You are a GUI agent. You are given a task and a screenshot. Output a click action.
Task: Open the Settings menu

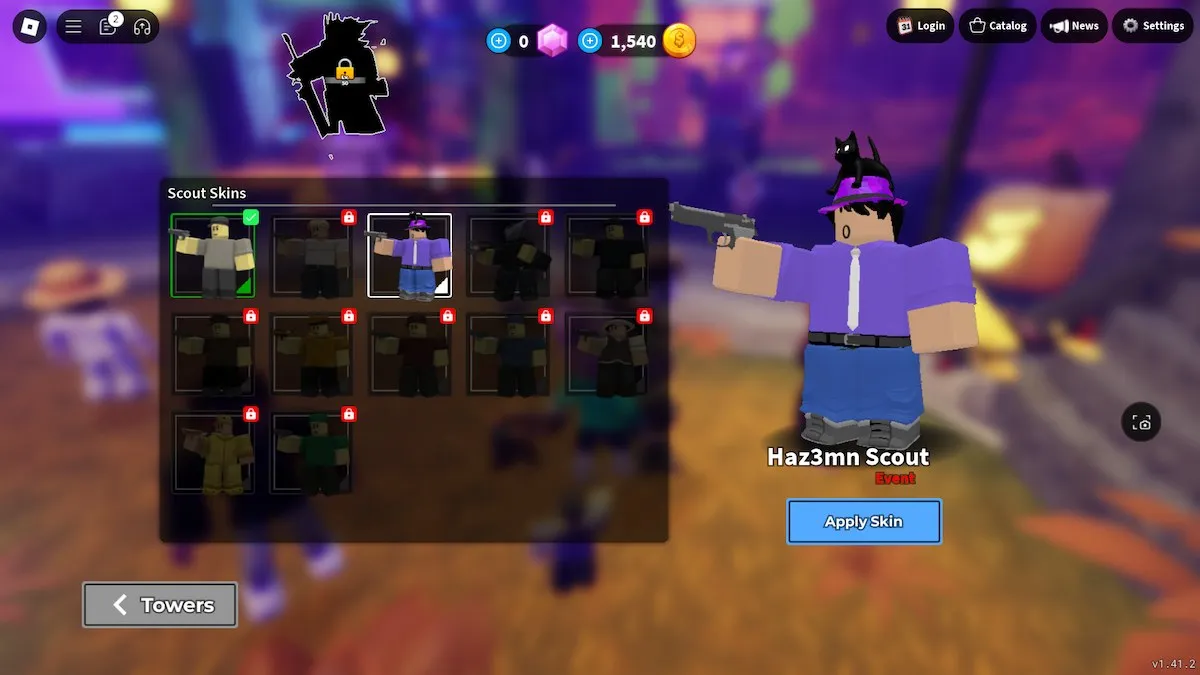(1153, 26)
